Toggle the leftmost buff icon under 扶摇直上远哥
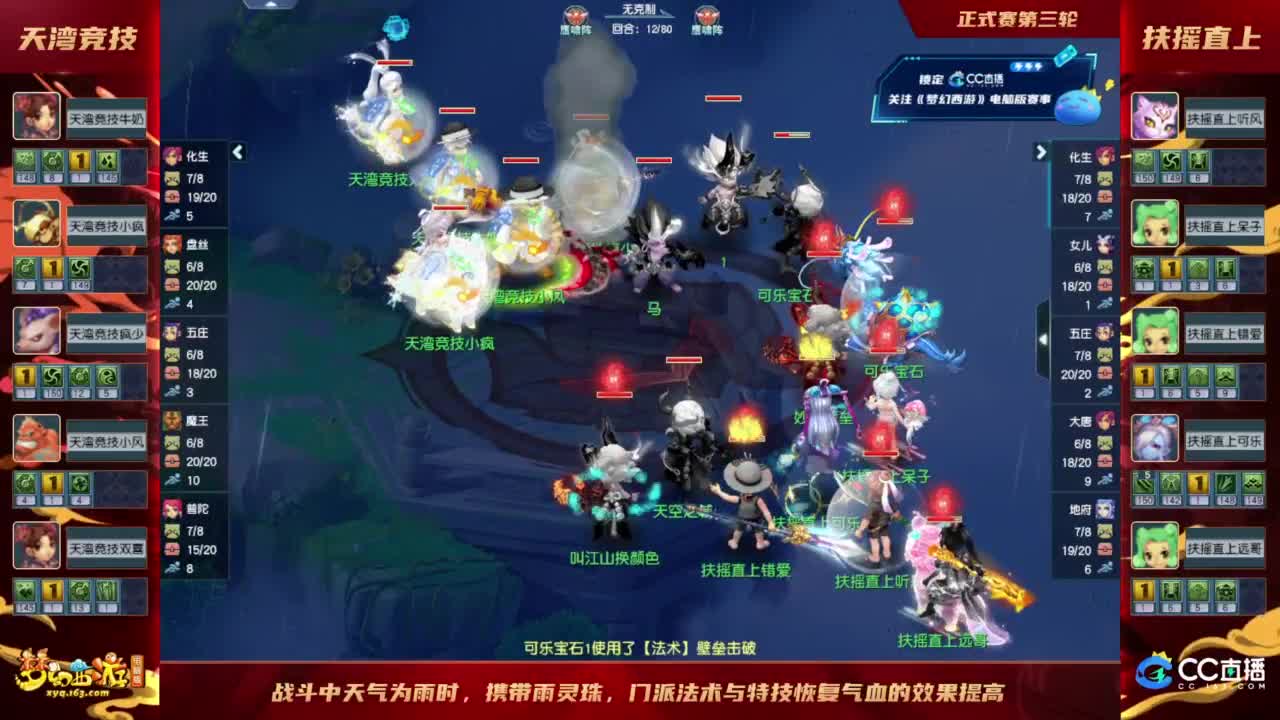Viewport: 1280px width, 720px height. coord(1143,588)
